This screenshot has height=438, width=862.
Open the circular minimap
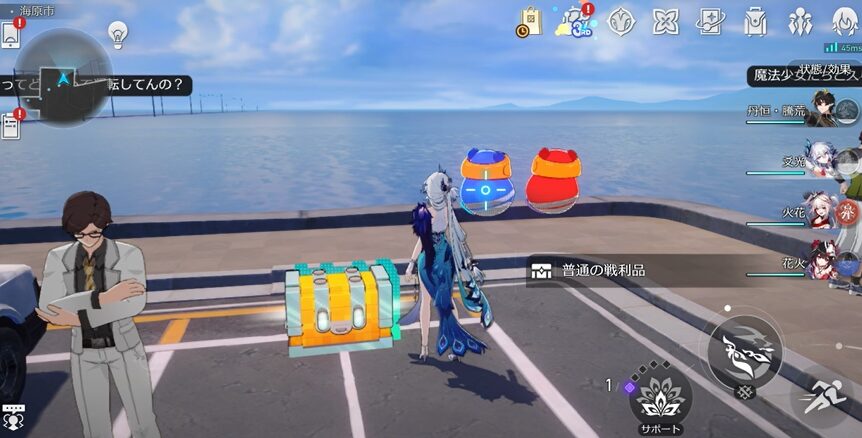pos(63,77)
